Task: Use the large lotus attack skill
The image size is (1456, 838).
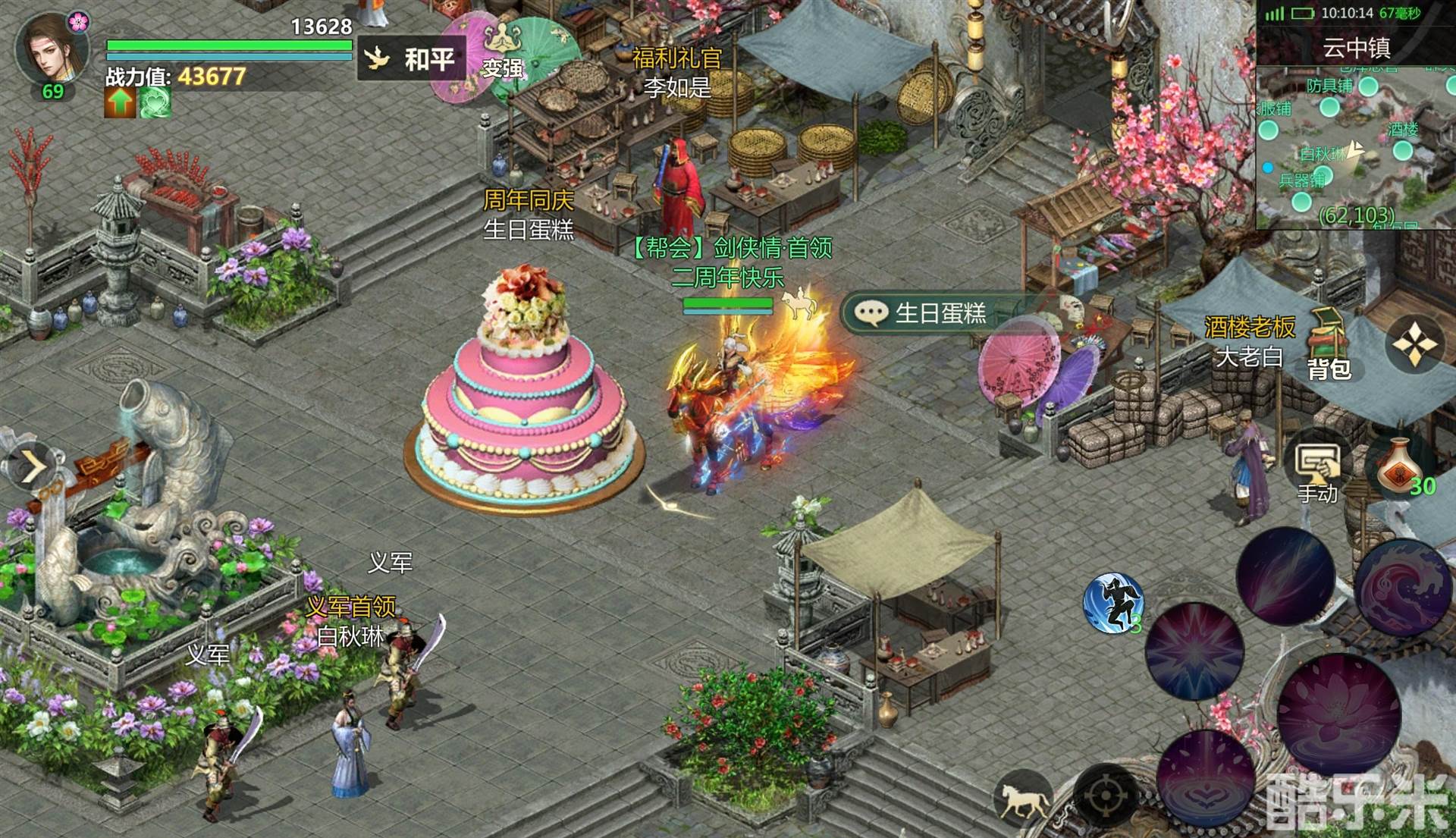Action: [x=1338, y=714]
